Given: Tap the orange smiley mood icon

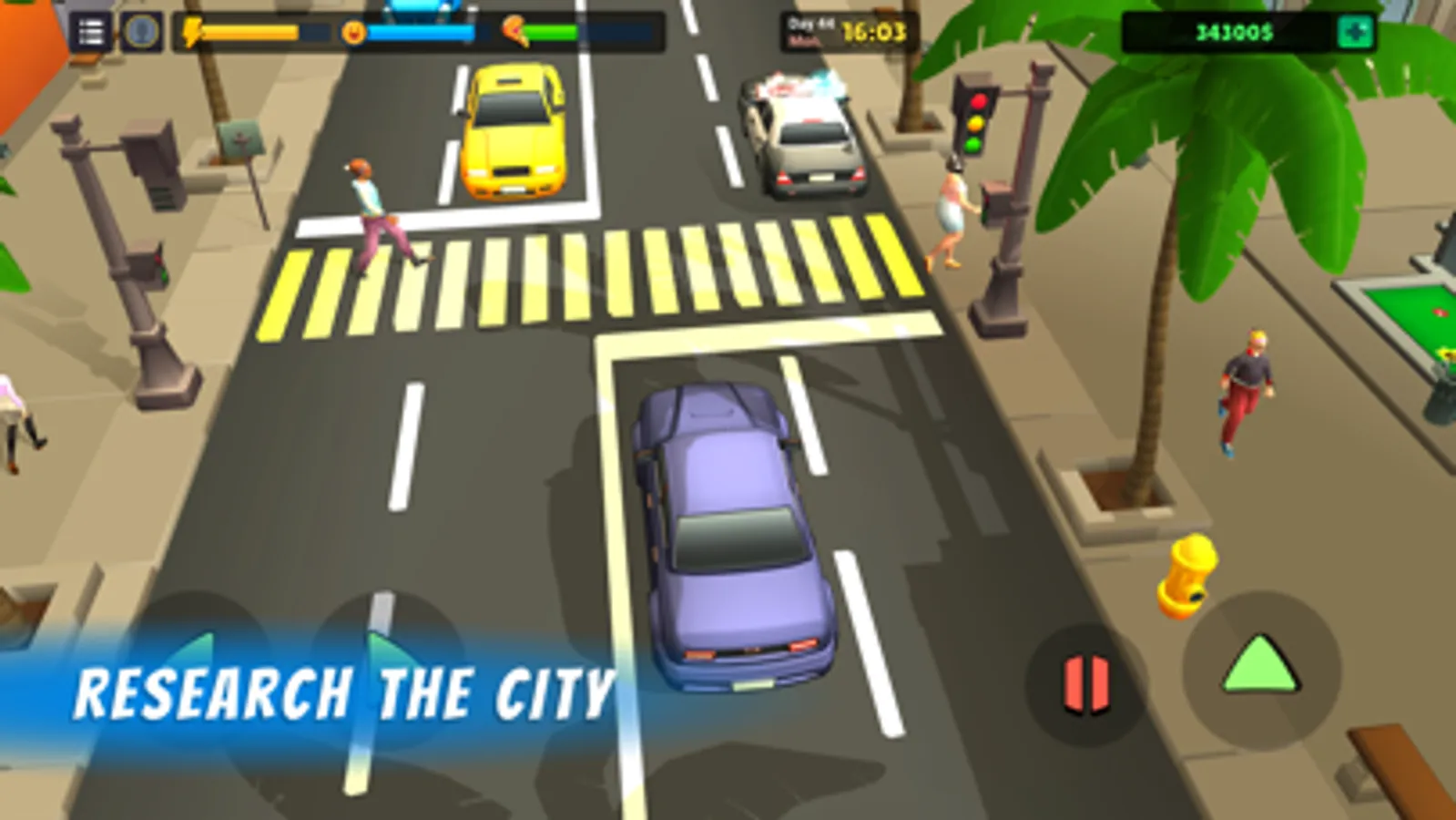Looking at the screenshot, I should click(x=356, y=30).
